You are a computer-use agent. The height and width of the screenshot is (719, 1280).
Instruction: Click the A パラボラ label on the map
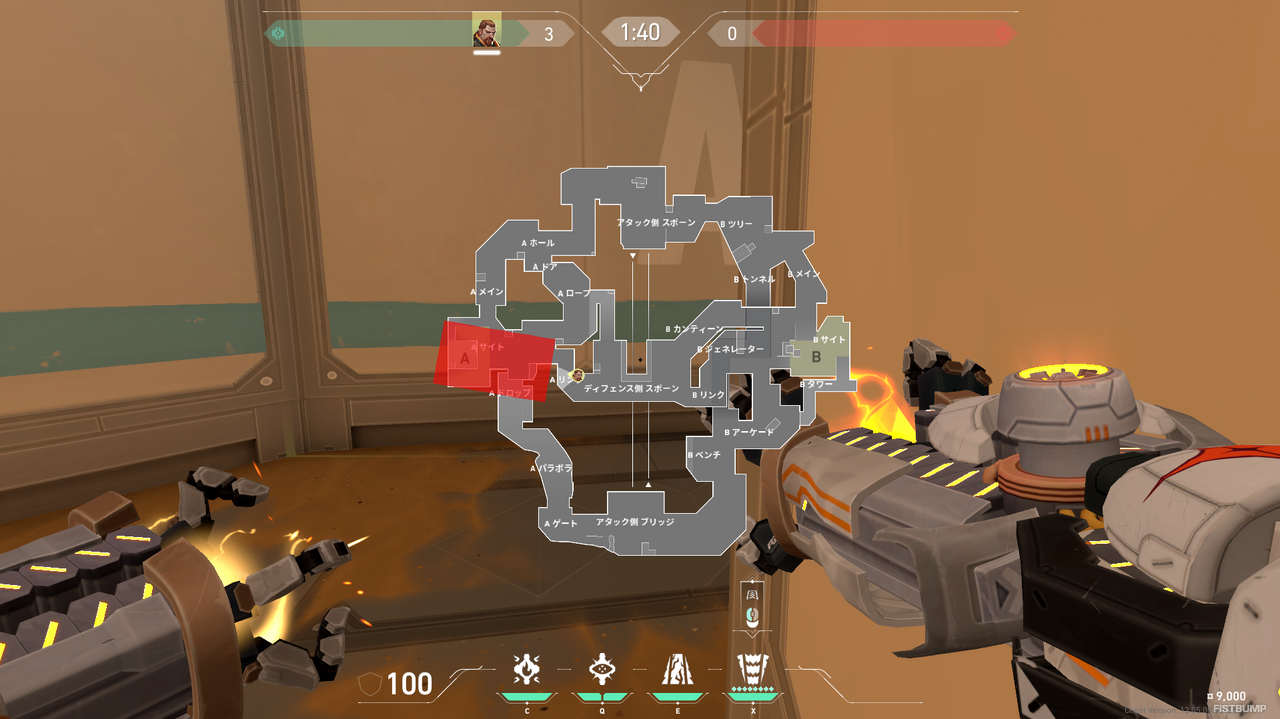pyautogui.click(x=551, y=468)
